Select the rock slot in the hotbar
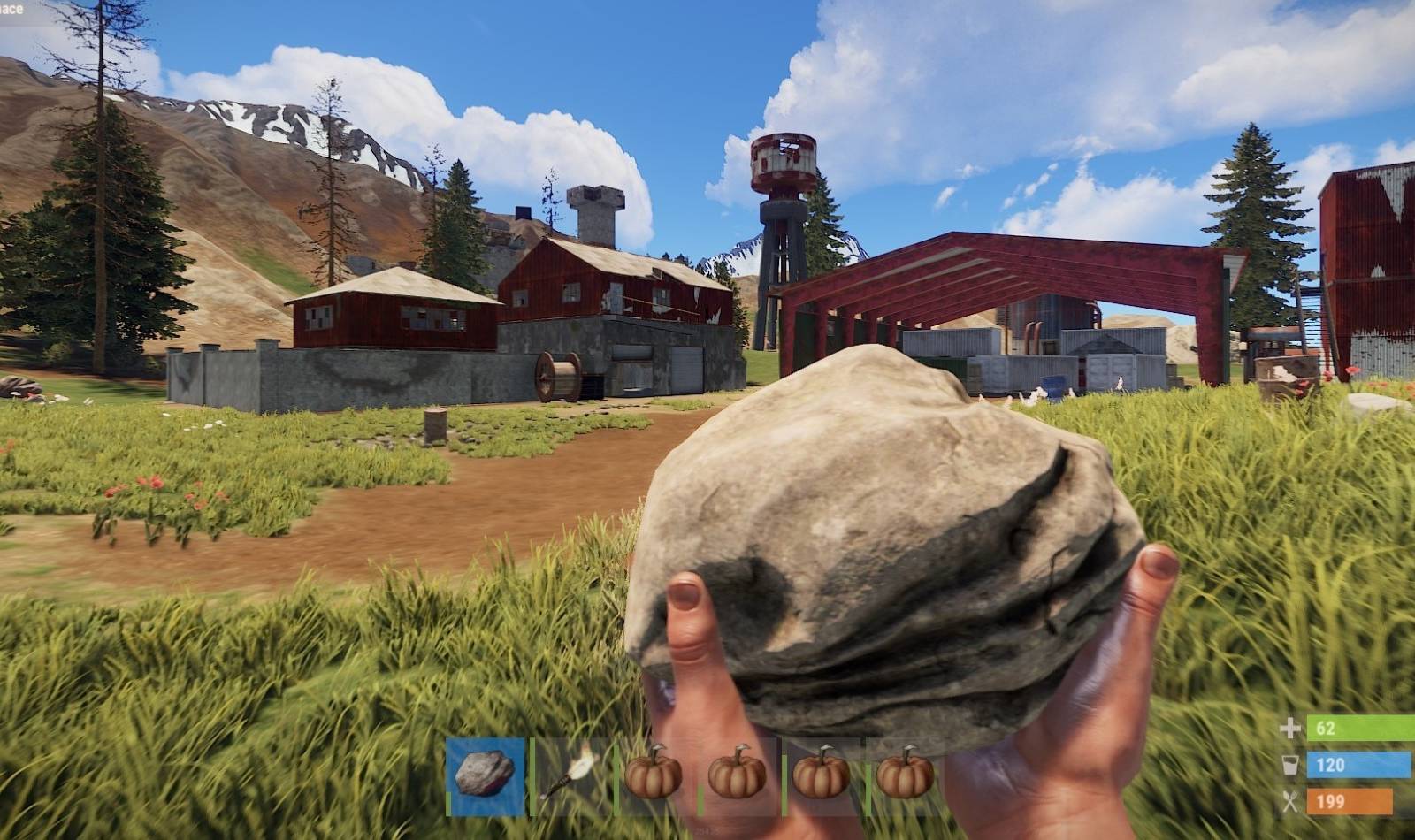 point(484,775)
